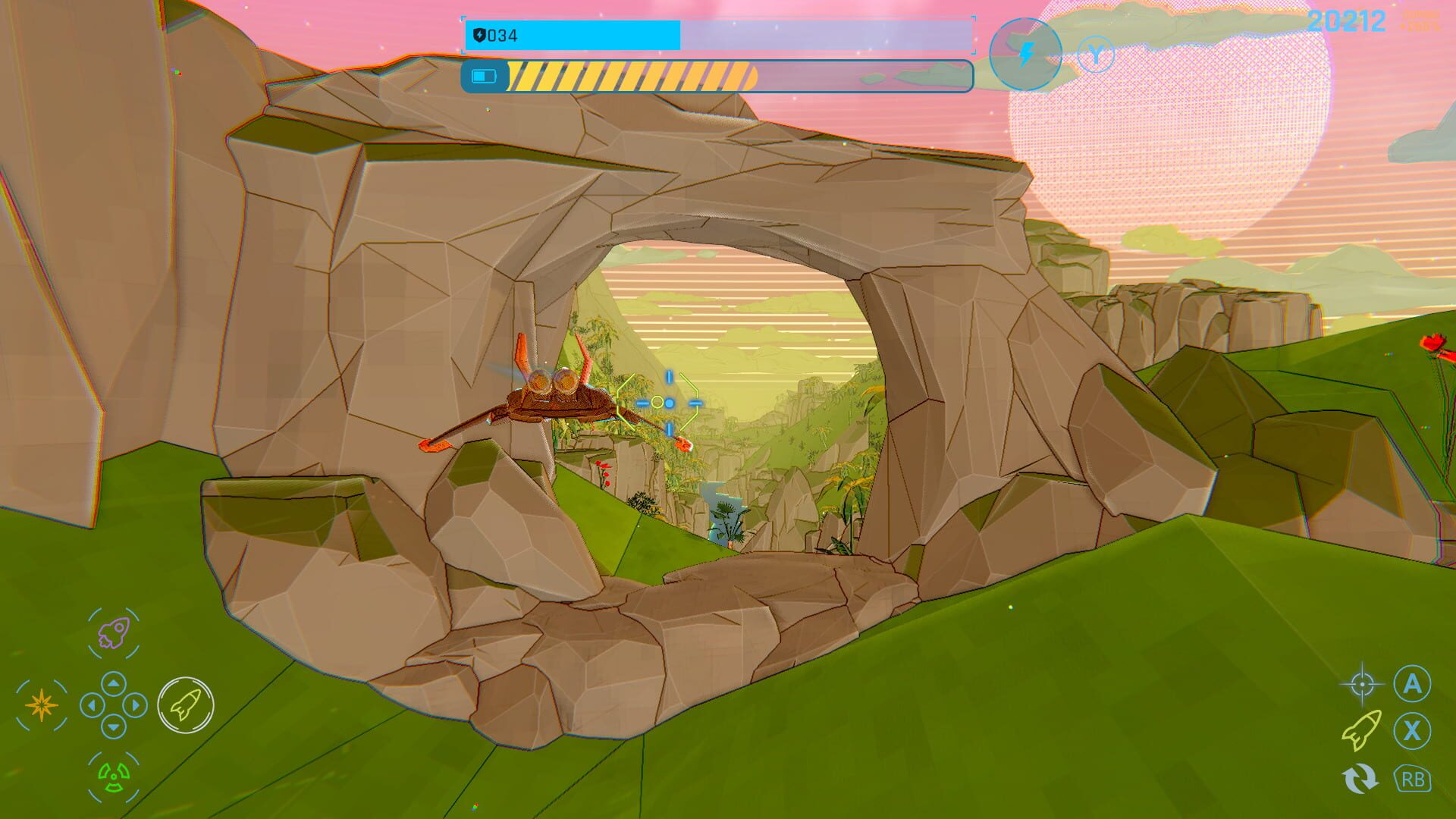Open the Y button ability prompt
The image size is (1456, 819).
point(1097,53)
